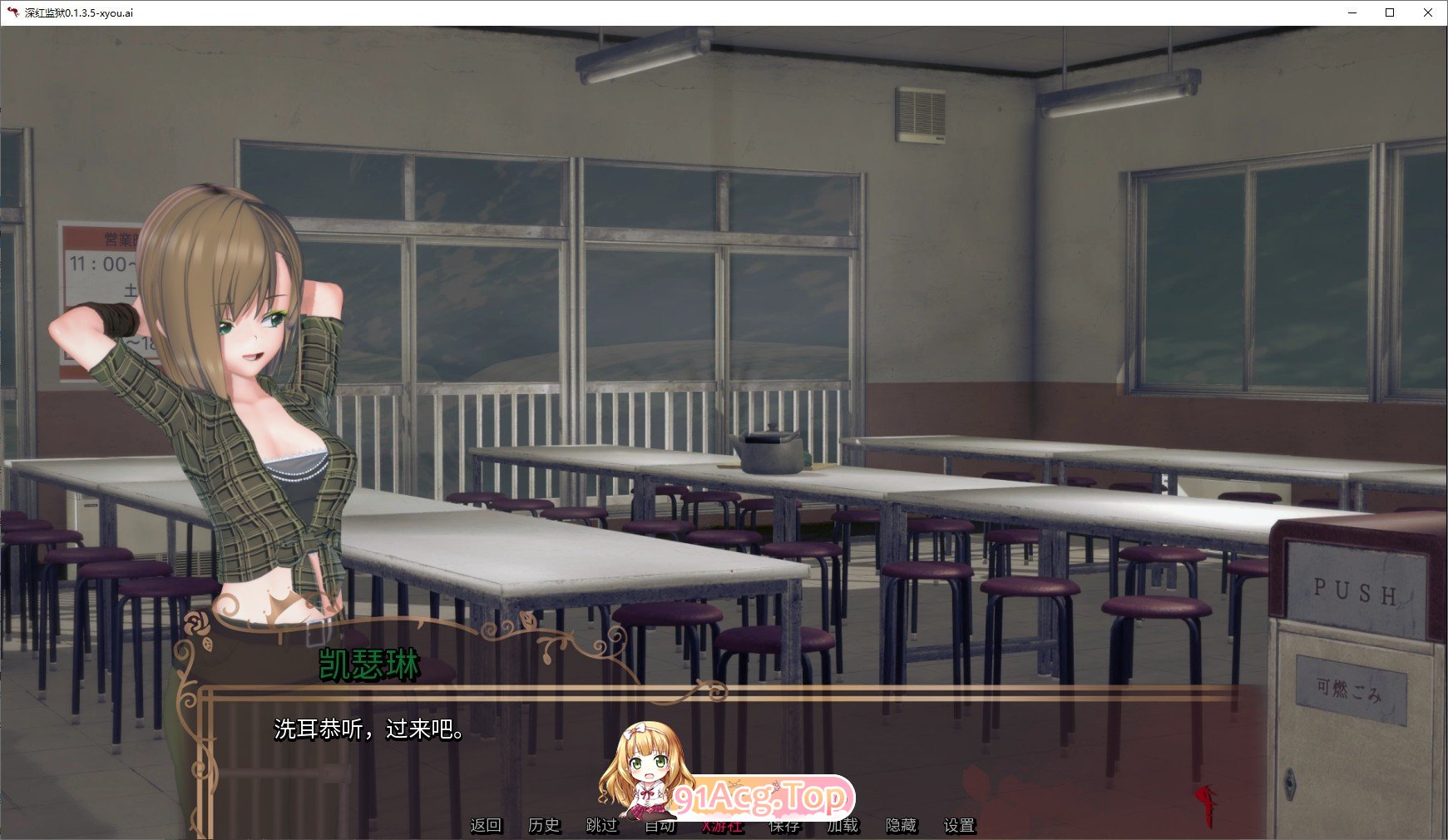Click 返回 to go back

point(487,825)
